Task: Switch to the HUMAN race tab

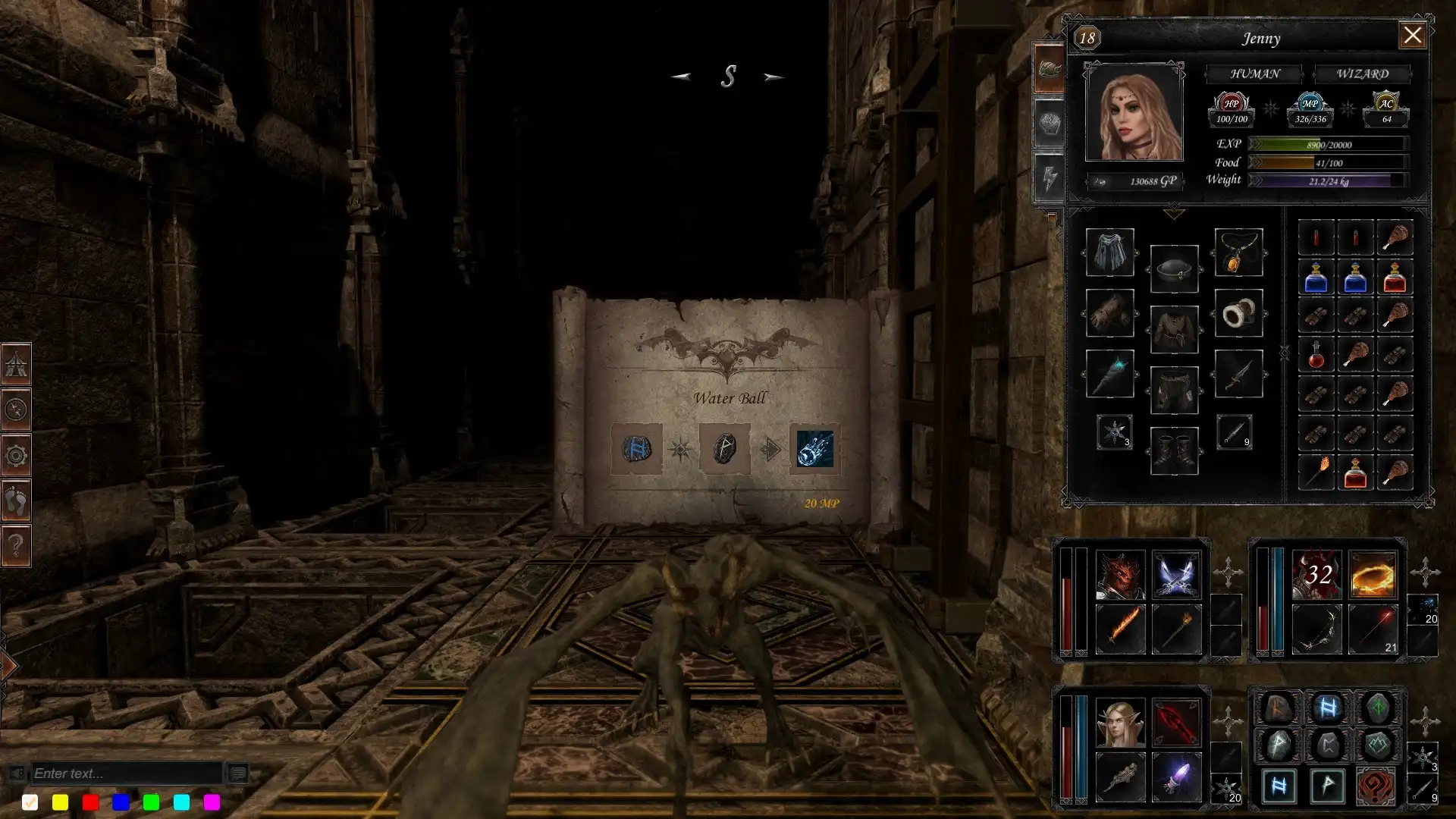Action: (x=1254, y=74)
